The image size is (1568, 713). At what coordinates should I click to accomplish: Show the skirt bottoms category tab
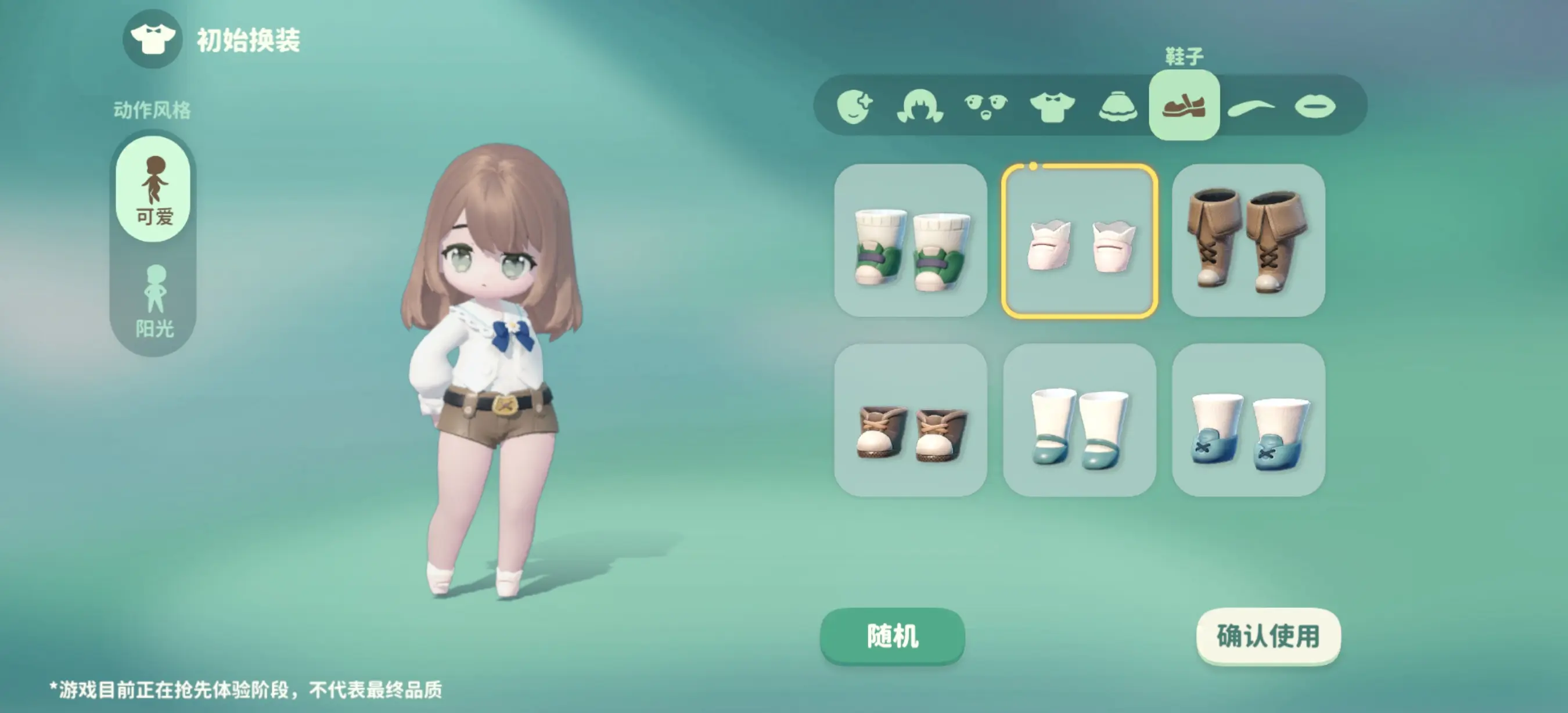click(1118, 106)
